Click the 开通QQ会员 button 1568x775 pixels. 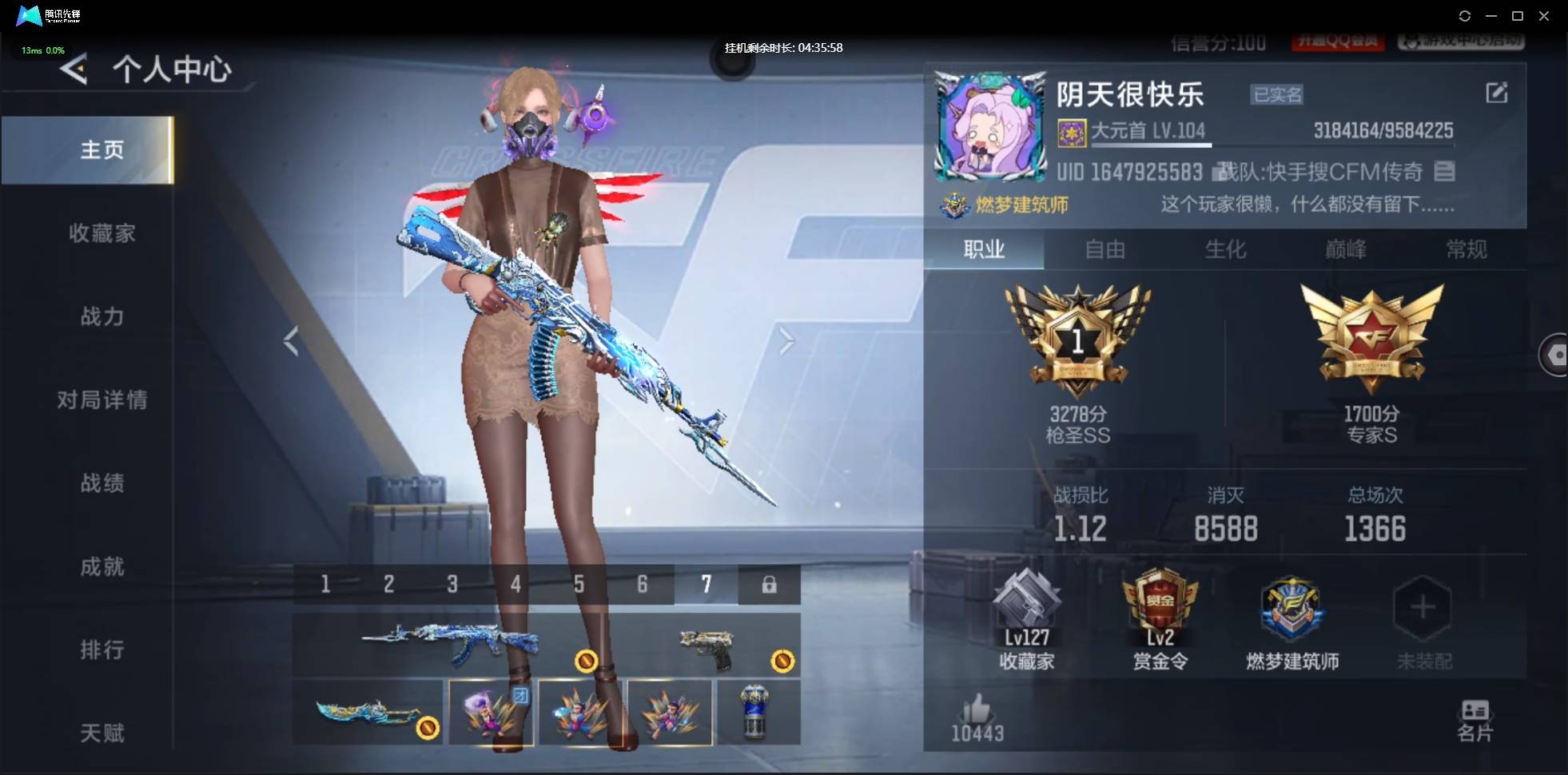(x=1339, y=42)
